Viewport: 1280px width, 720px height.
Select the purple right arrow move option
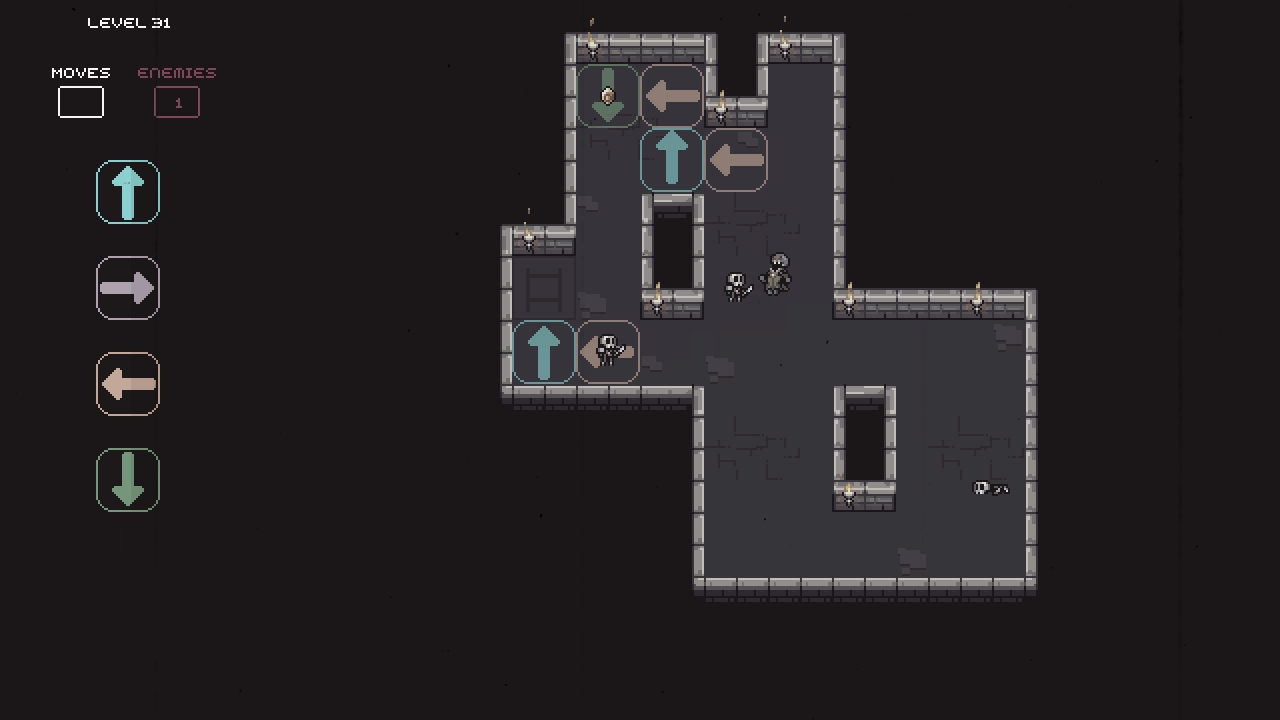click(x=127, y=288)
